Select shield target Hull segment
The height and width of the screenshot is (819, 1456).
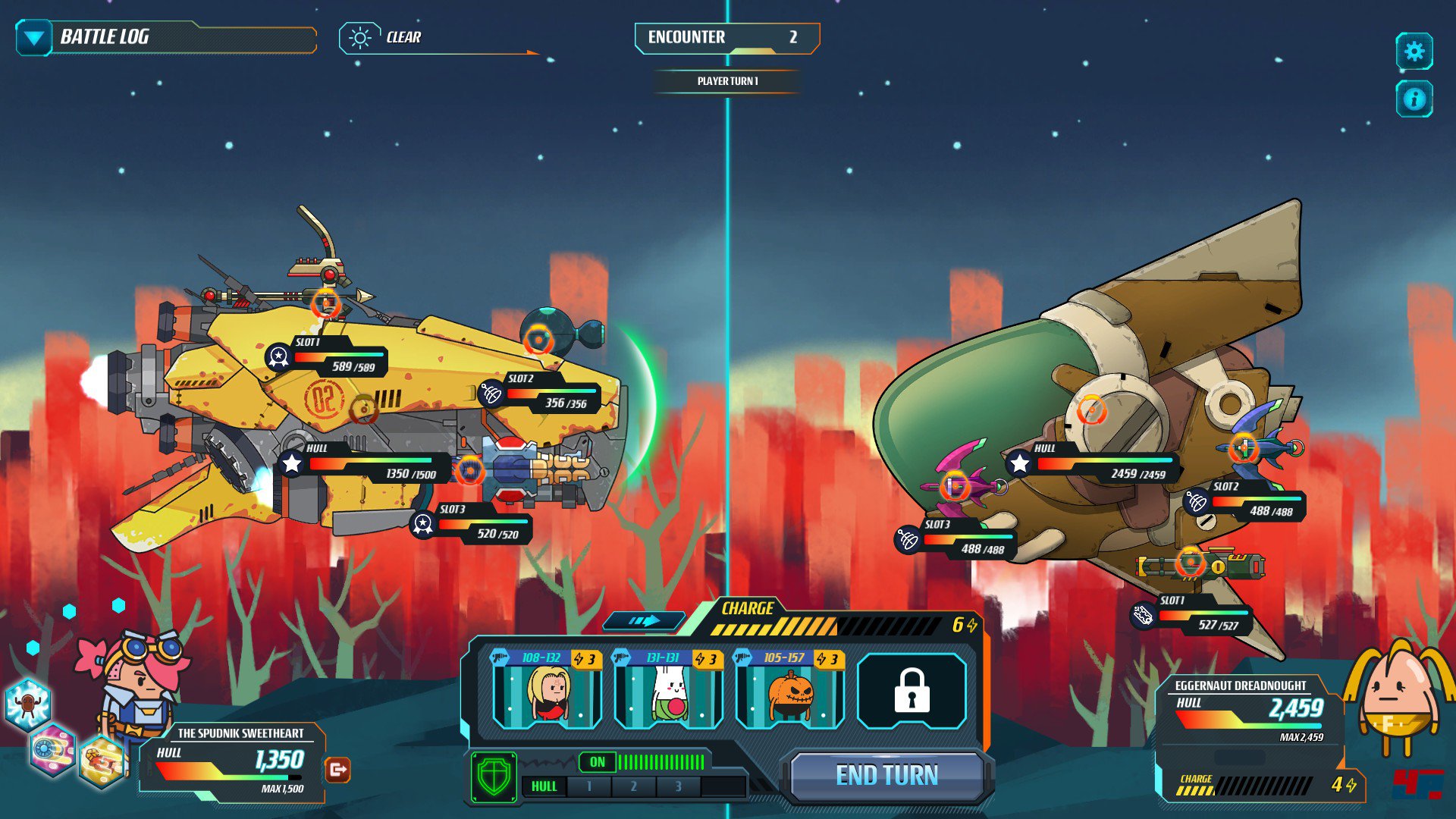(x=544, y=786)
